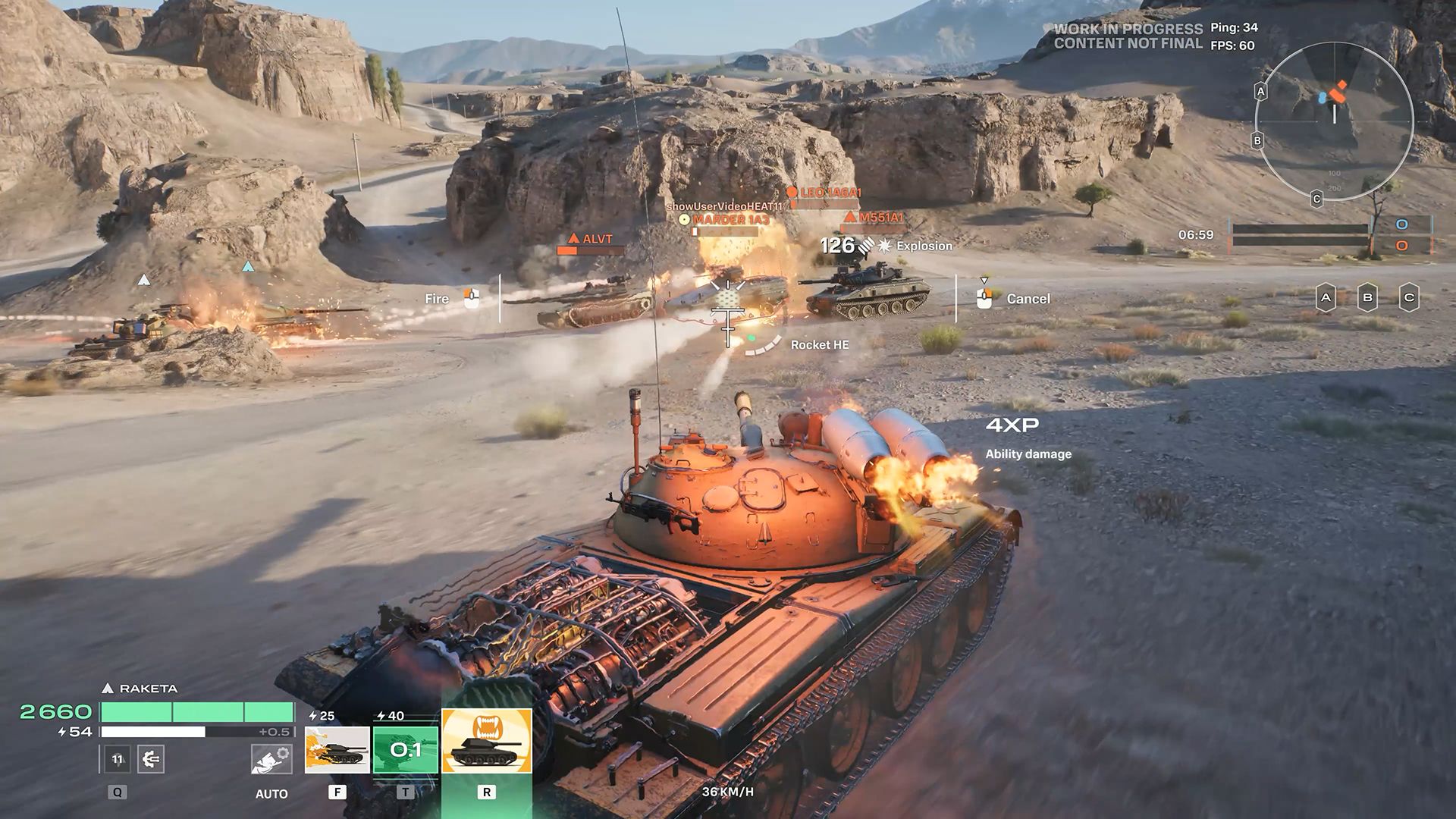
Task: Toggle the orange team marker on ticket bar
Action: coord(1401,246)
